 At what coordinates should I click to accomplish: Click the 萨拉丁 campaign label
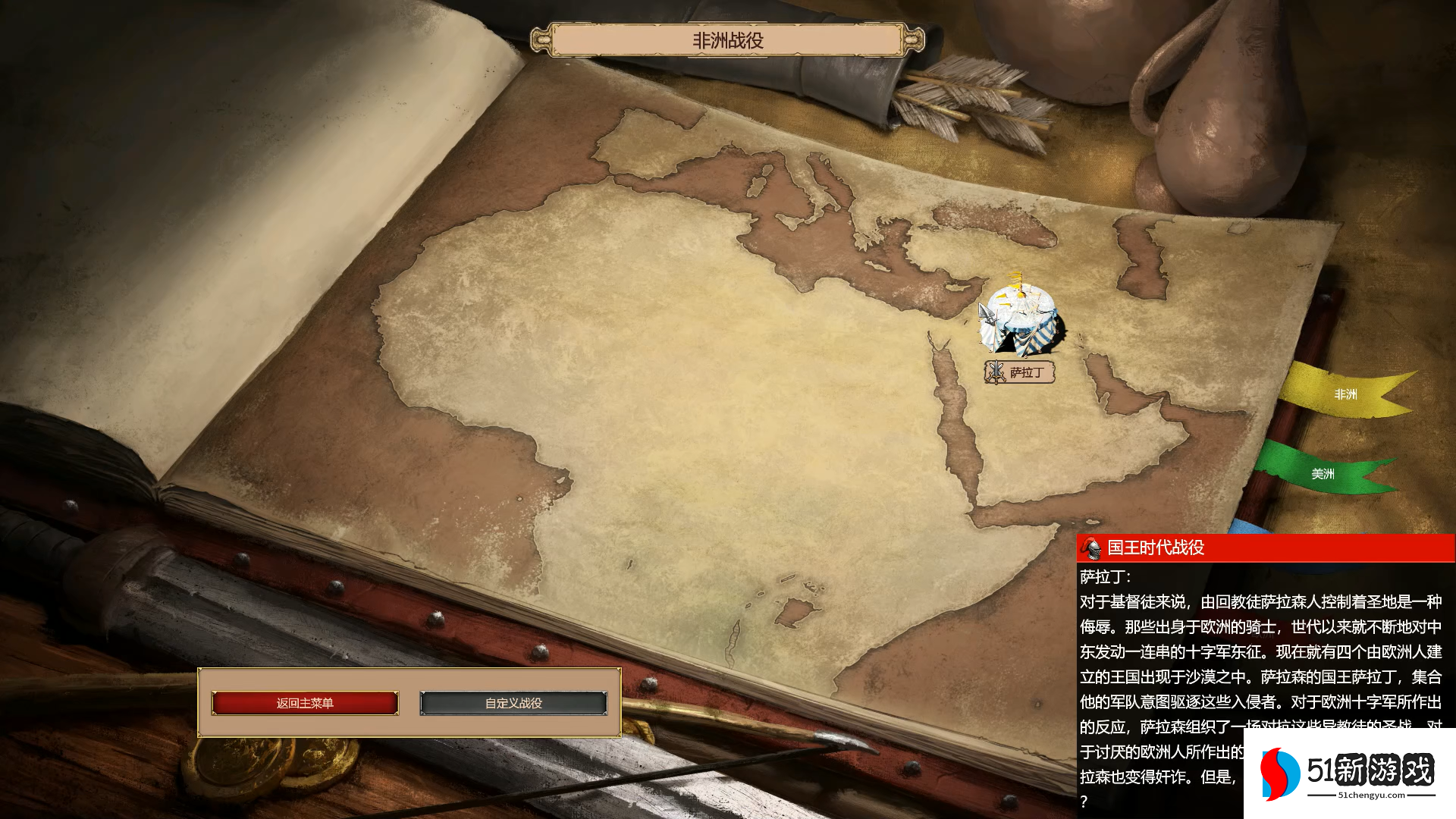1020,372
